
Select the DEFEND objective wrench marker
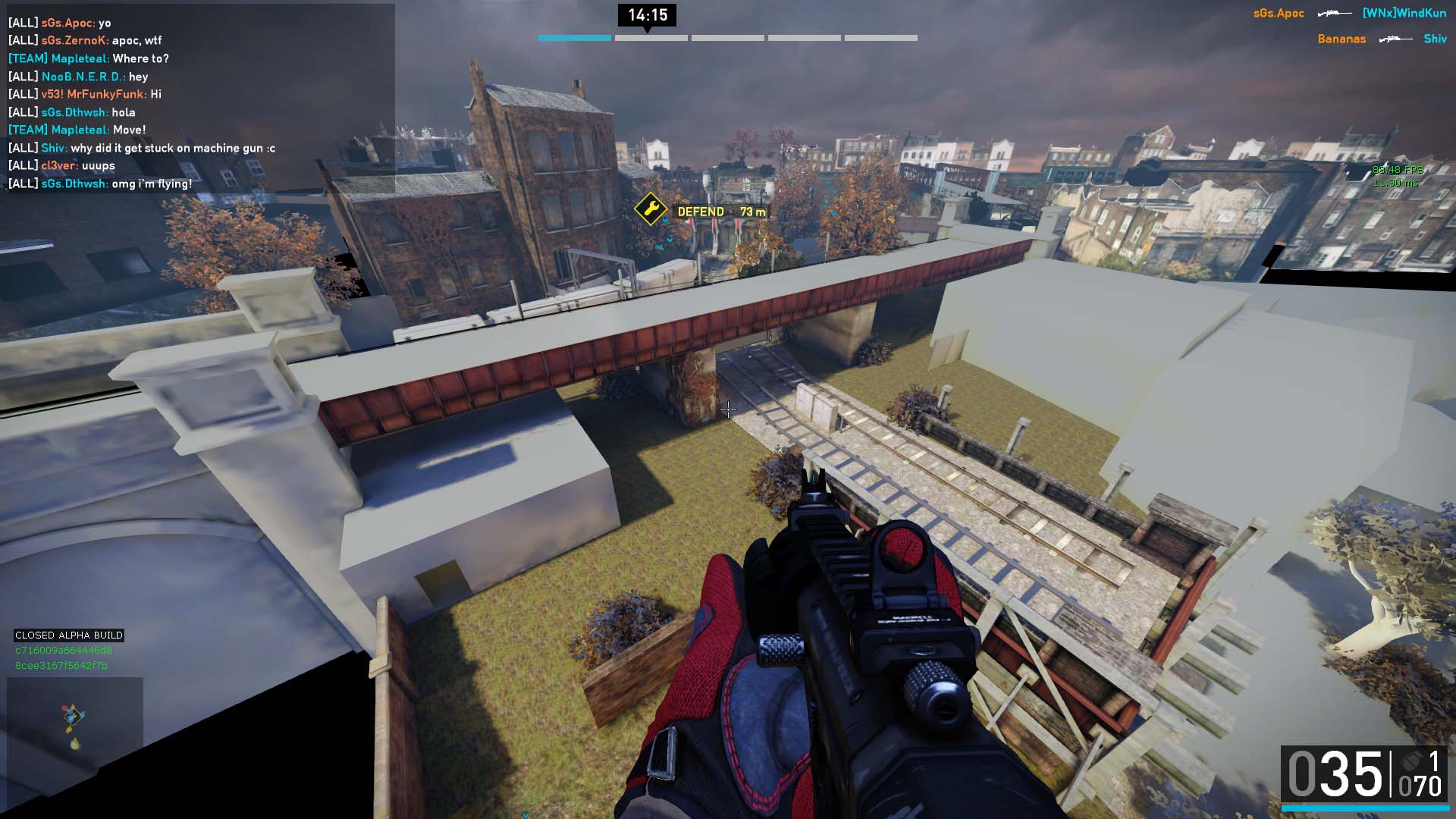coord(650,209)
